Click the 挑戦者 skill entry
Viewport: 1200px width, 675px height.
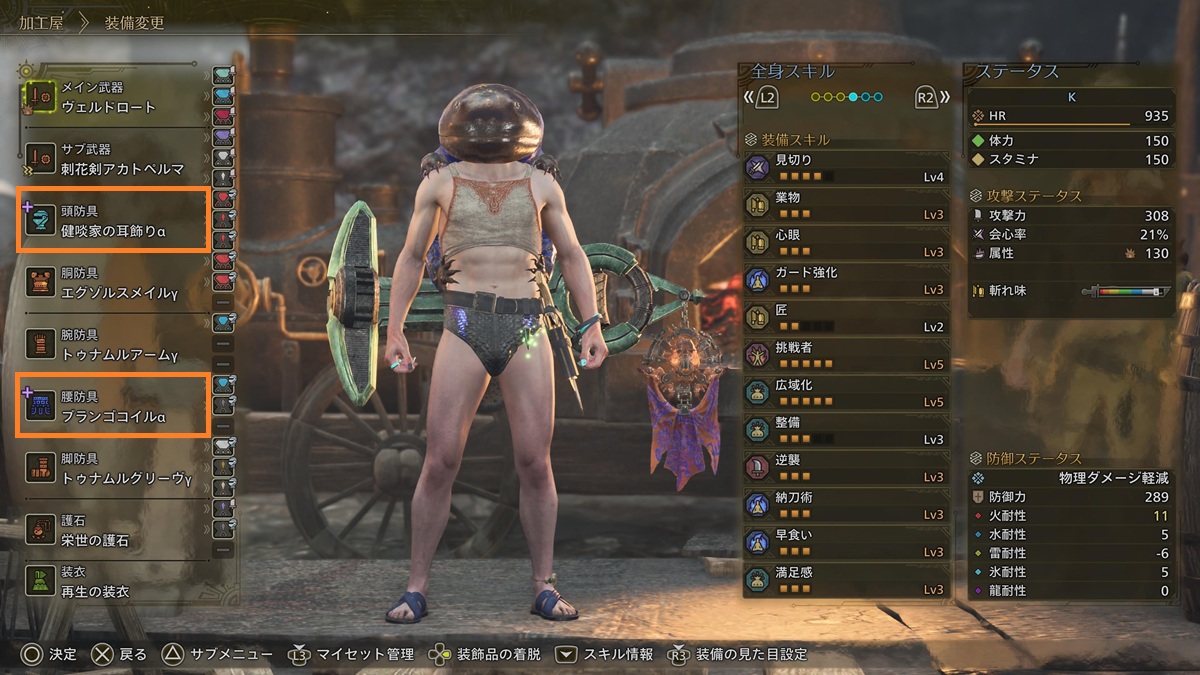pos(845,355)
